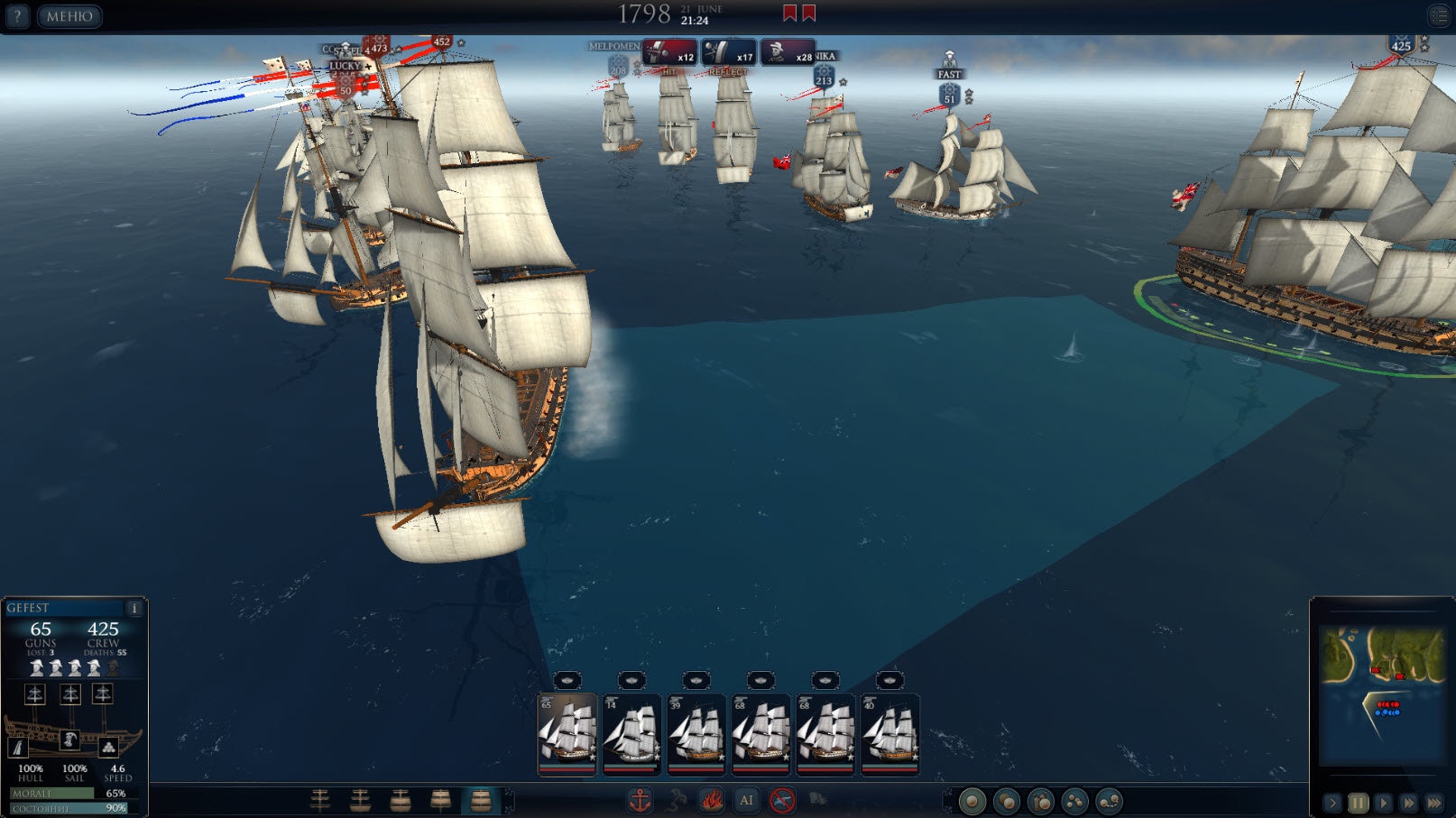
Task: Activate the anchor command
Action: [x=640, y=800]
